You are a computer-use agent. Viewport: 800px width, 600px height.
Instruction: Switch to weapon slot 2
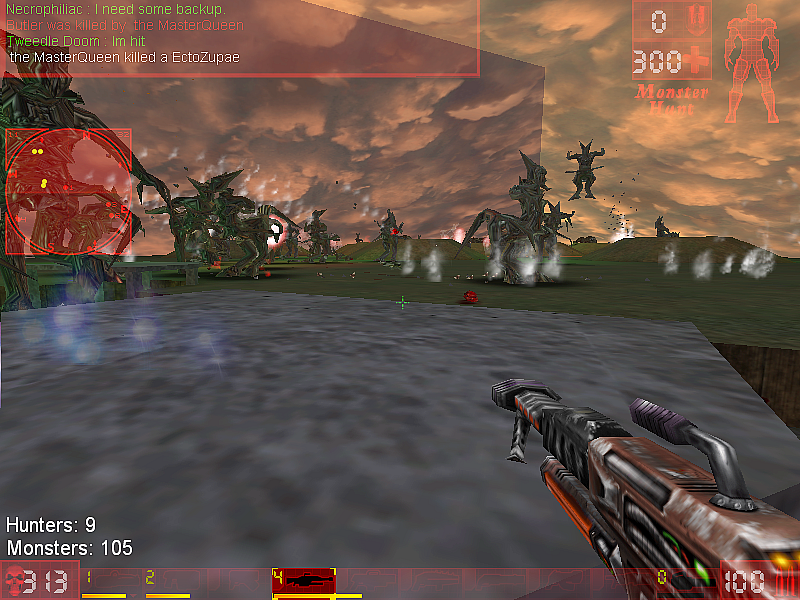point(167,582)
